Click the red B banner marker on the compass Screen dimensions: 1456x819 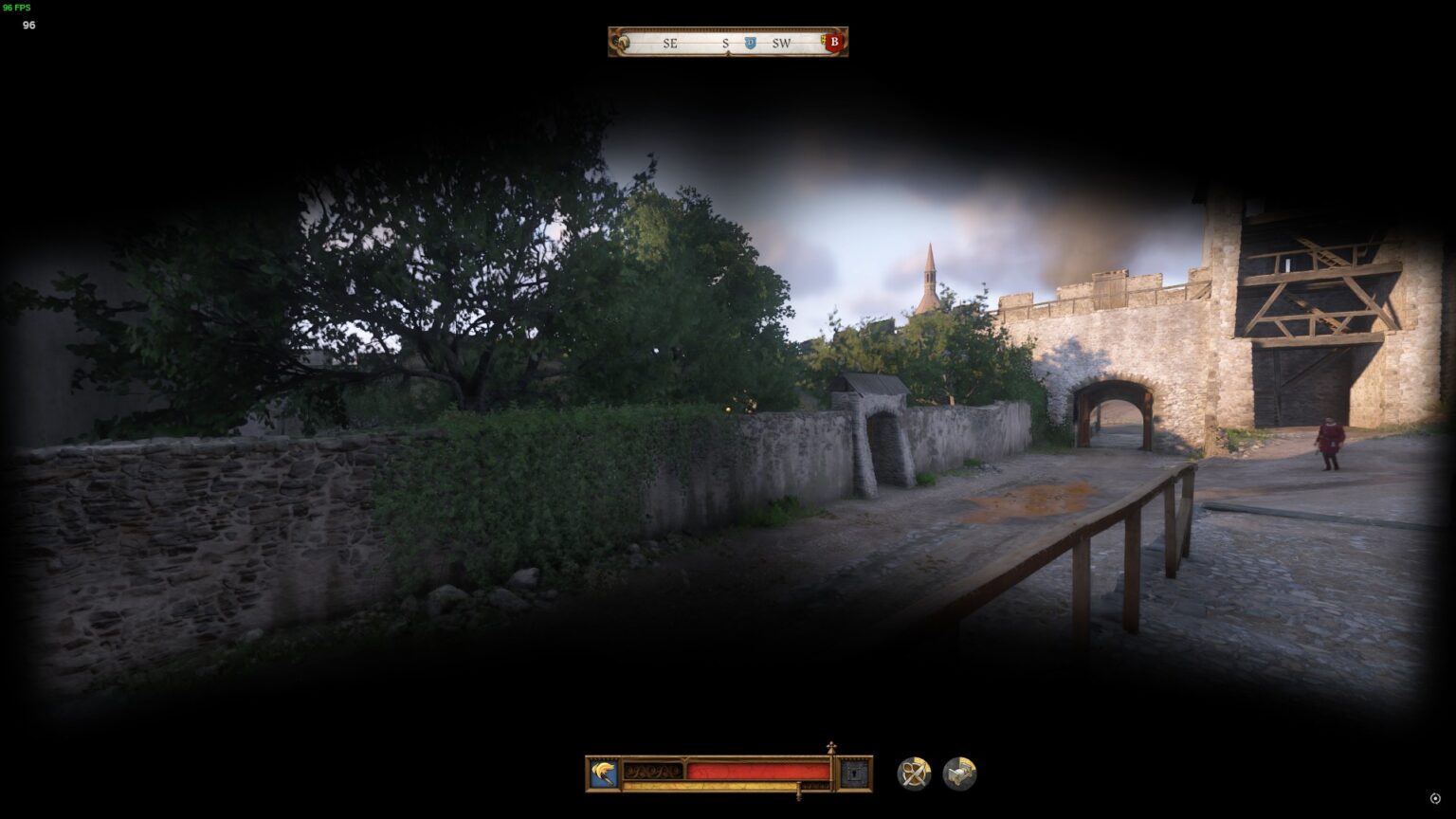tap(832, 42)
